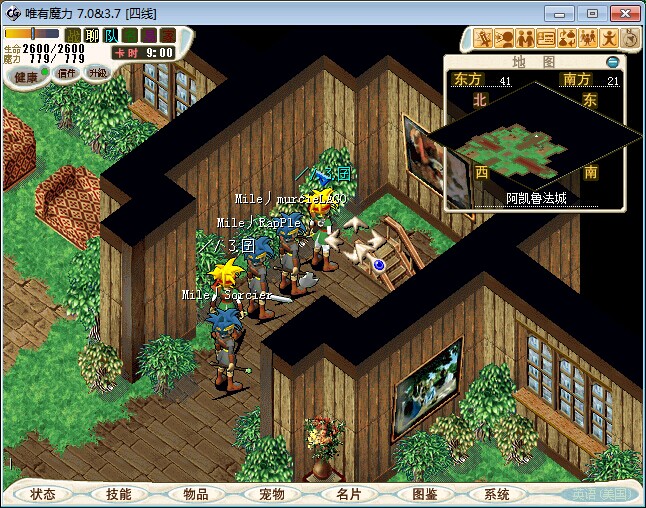
Task: Open the 宠物 (Pets) menu
Action: pyautogui.click(x=272, y=494)
